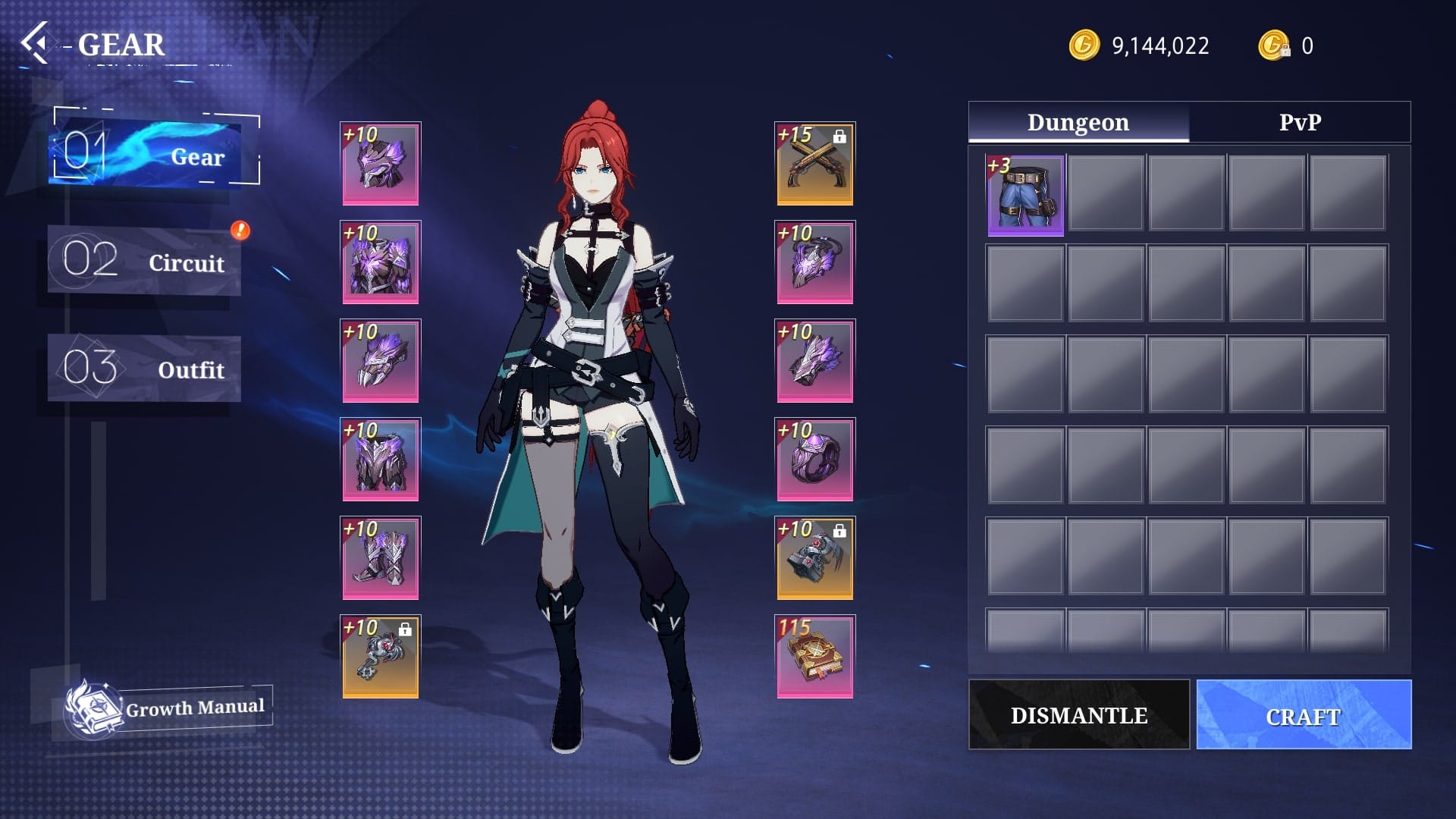Click the DISMANTLE button

(x=1078, y=715)
